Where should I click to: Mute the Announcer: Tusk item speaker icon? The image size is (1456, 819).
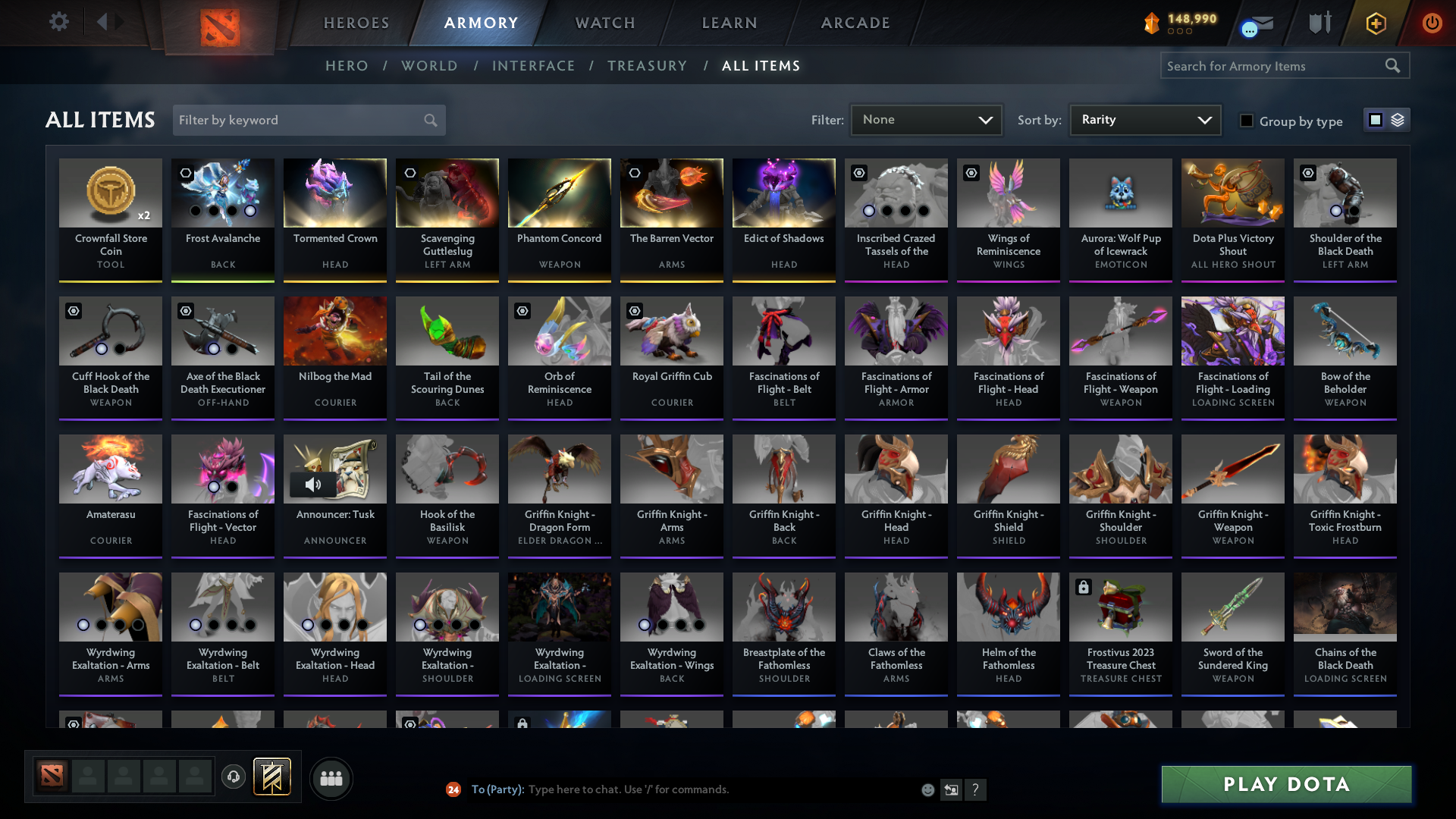point(312,484)
